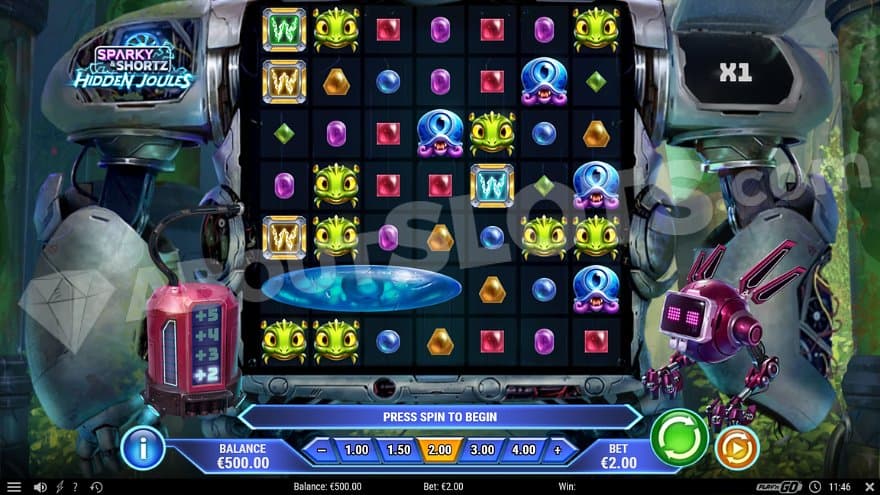The image size is (880, 495).
Task: Toggle the lightning bolt fast play
Action: [x=59, y=487]
